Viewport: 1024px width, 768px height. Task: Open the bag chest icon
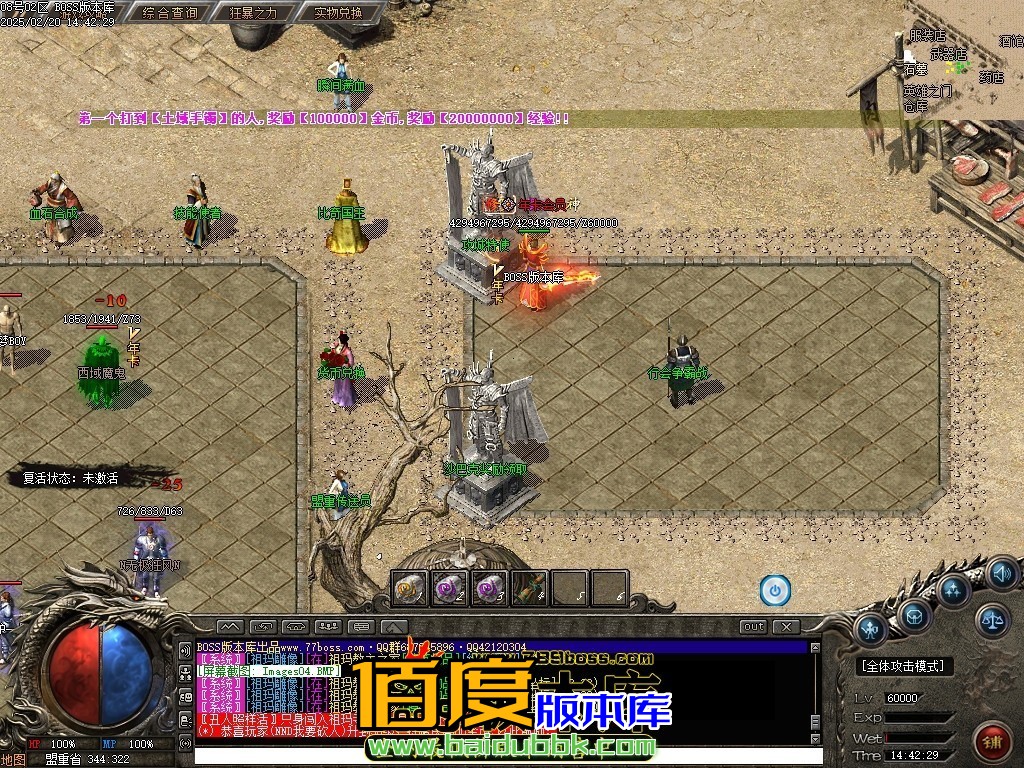pyautogui.click(x=913, y=614)
